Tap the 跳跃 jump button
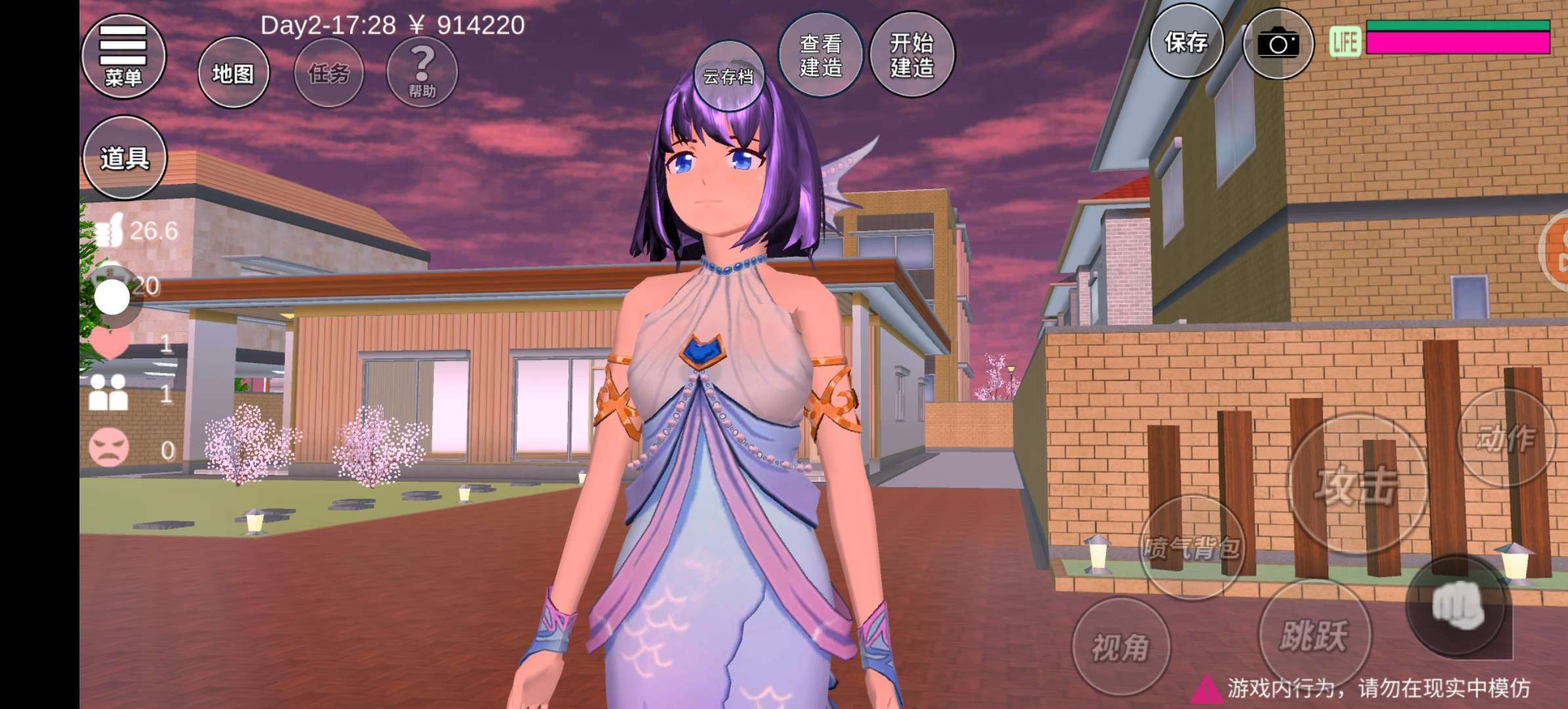Screen dimensions: 1568x709 click(1314, 634)
